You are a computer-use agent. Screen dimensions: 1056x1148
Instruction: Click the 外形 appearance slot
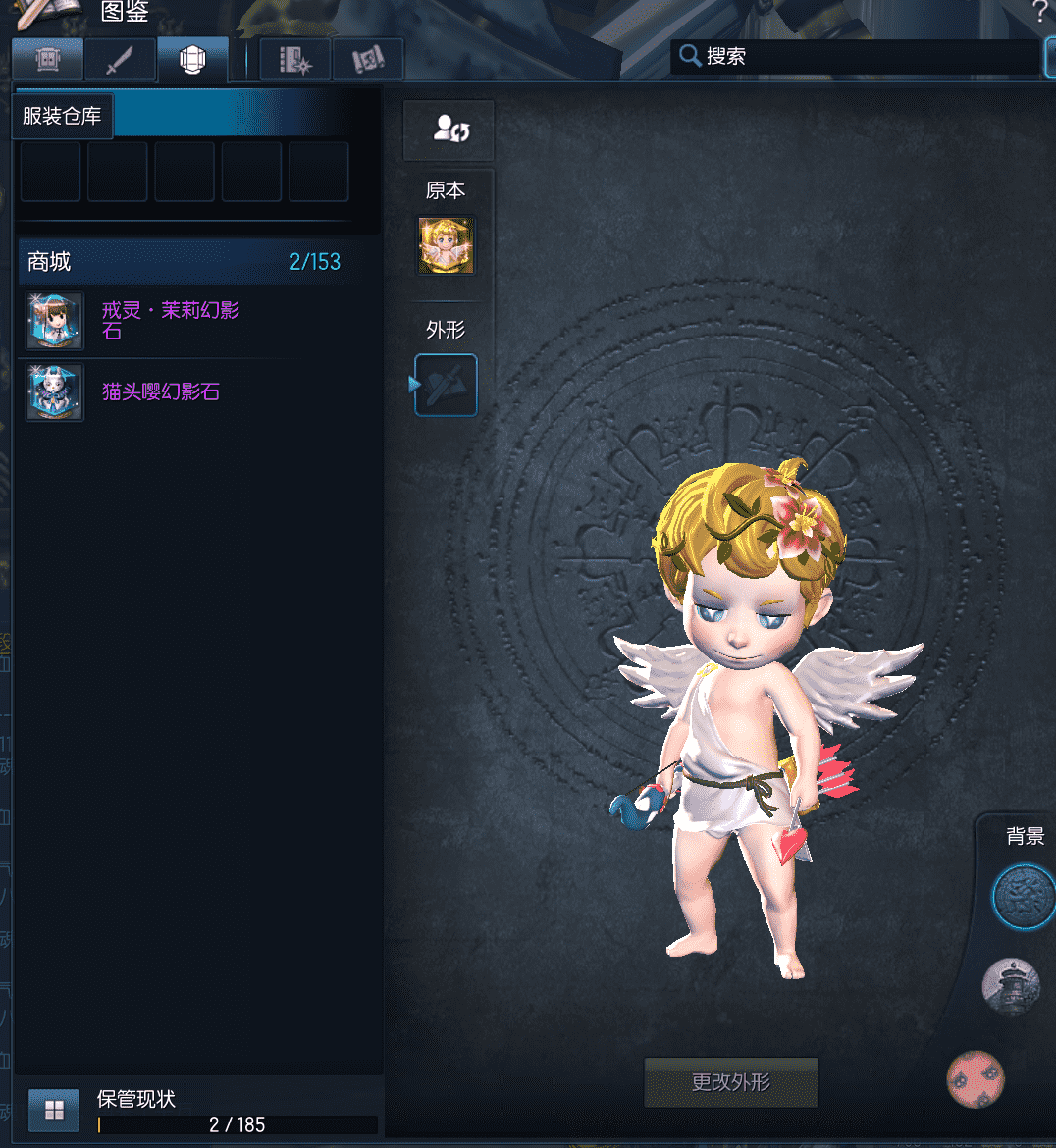pyautogui.click(x=447, y=385)
